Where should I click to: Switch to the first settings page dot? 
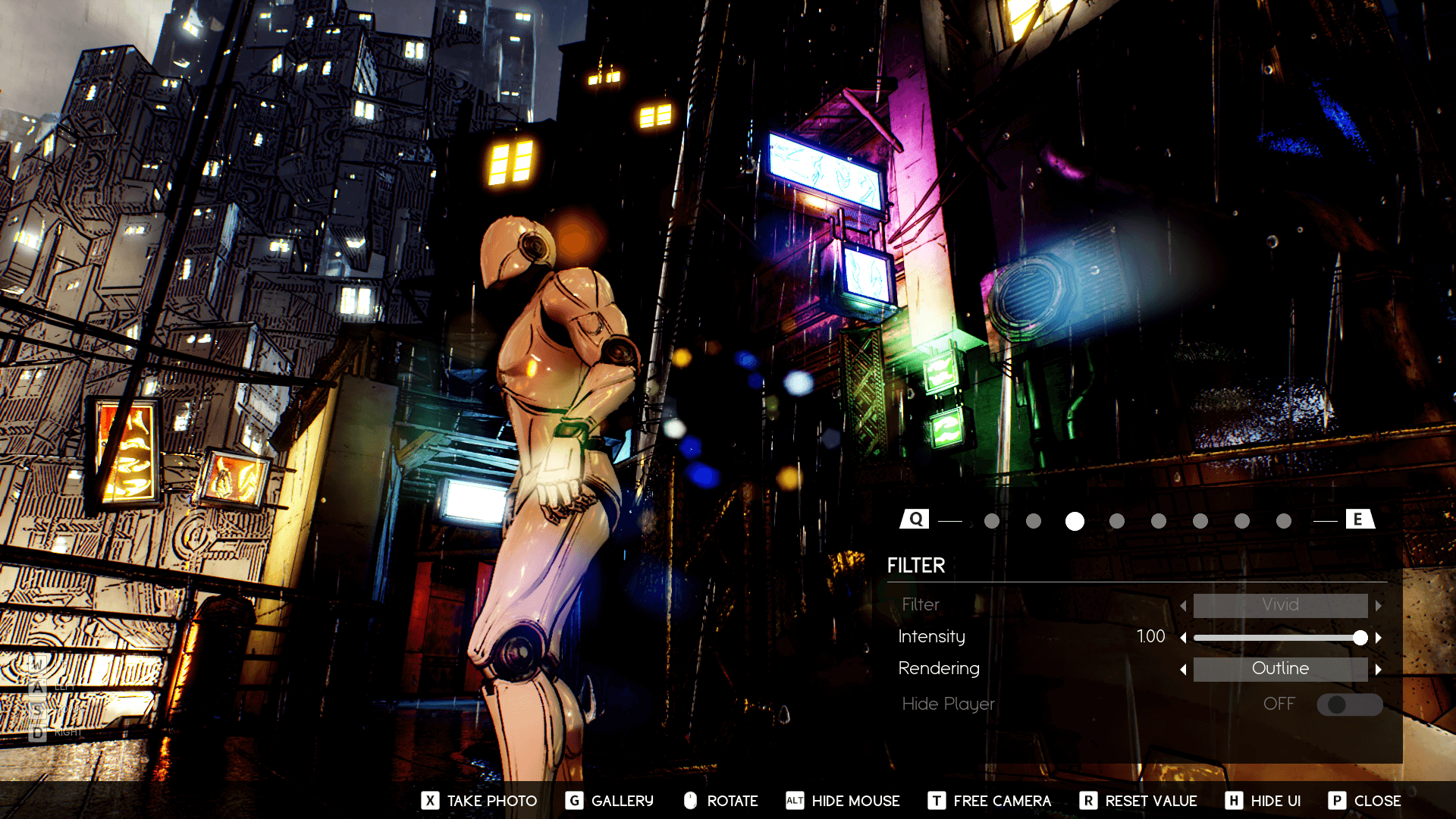pyautogui.click(x=991, y=521)
